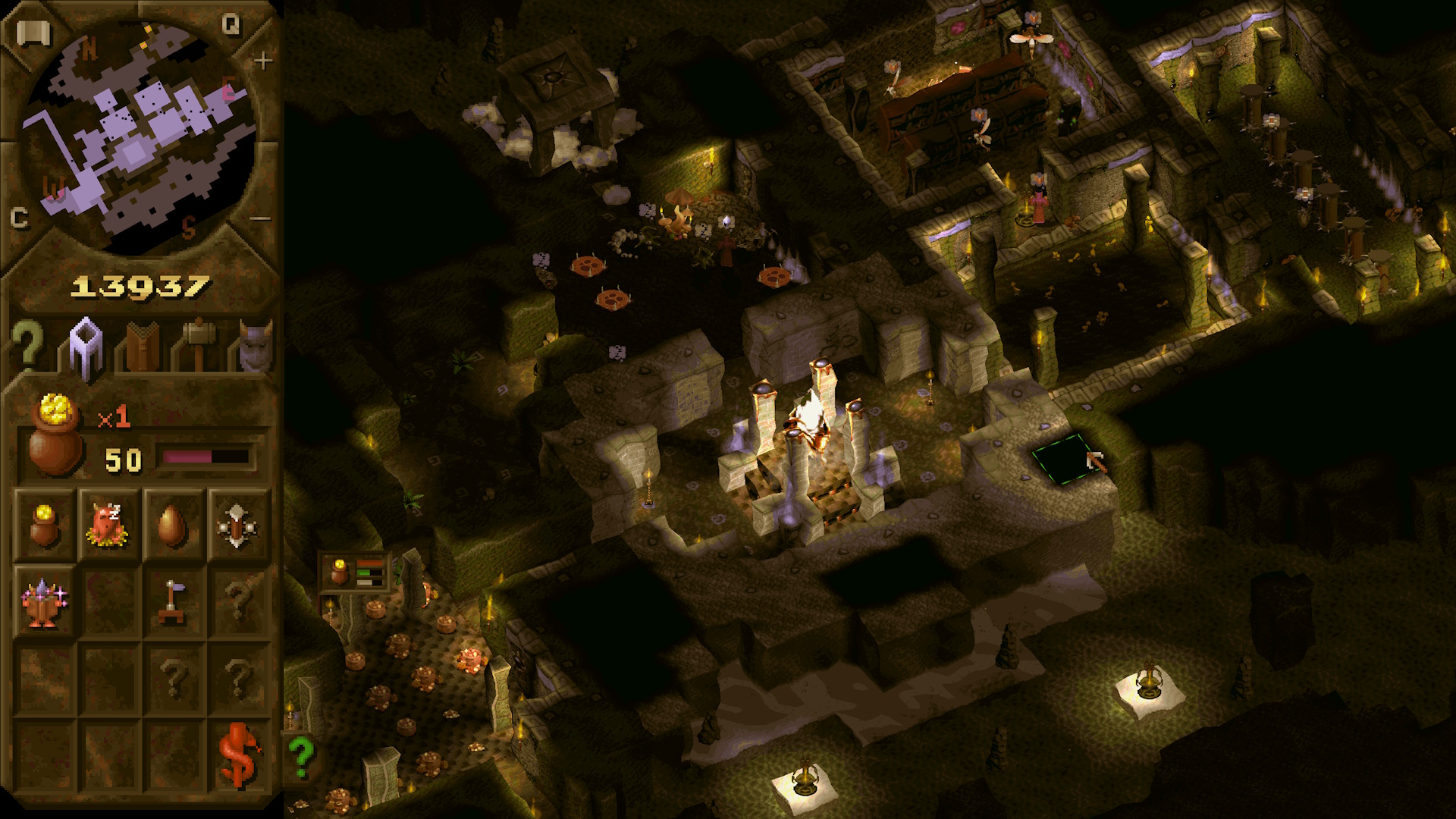Switch to the spellbook research tab
This screenshot has width=1456, height=819.
[142, 347]
